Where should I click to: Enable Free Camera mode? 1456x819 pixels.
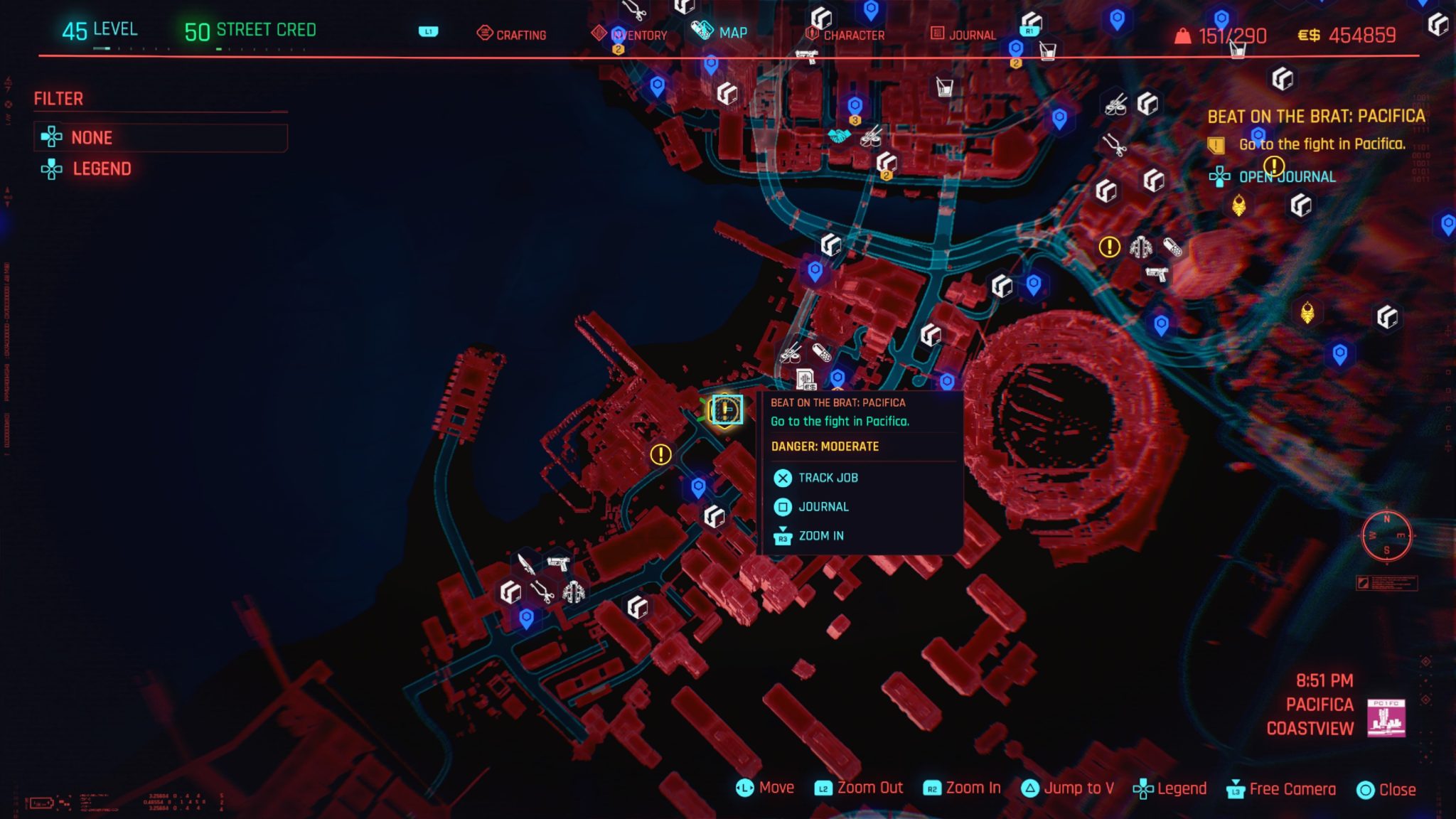(1291, 788)
